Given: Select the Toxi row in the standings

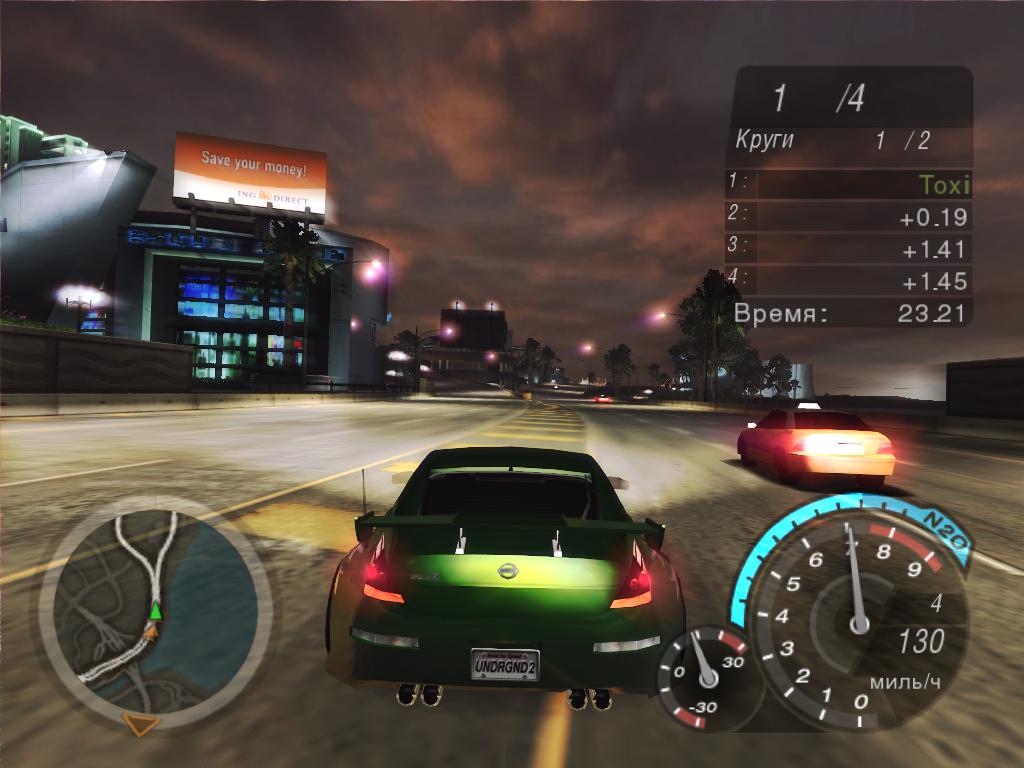Looking at the screenshot, I should (x=848, y=185).
